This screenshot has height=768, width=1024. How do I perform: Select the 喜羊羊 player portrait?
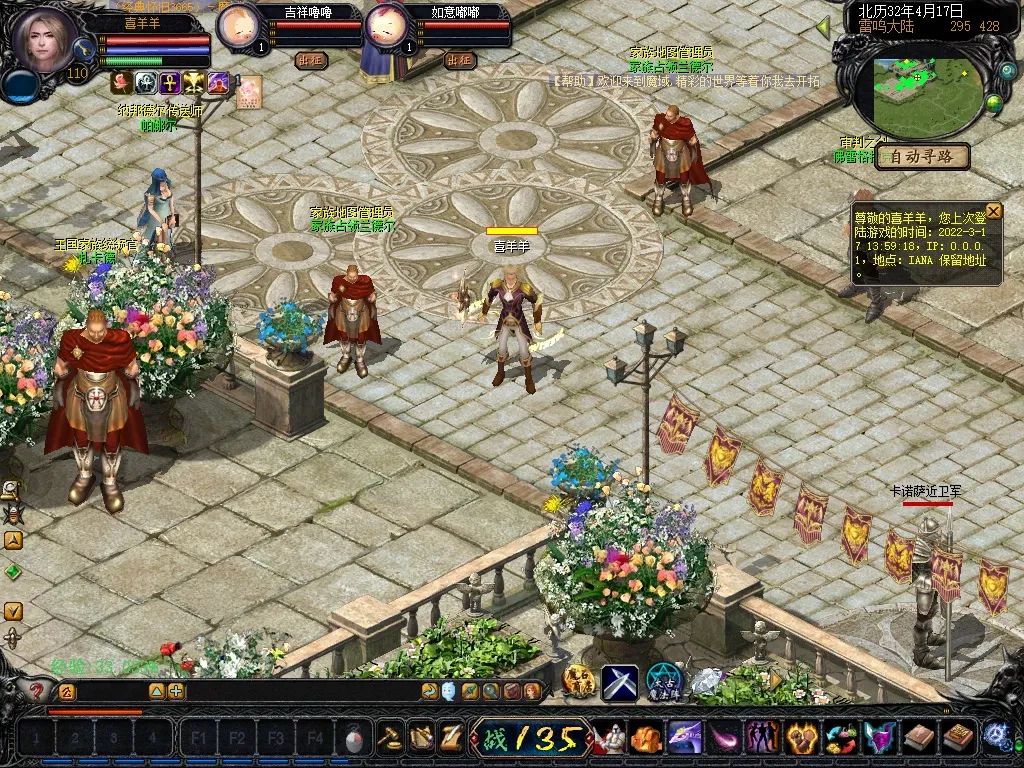pyautogui.click(x=45, y=40)
